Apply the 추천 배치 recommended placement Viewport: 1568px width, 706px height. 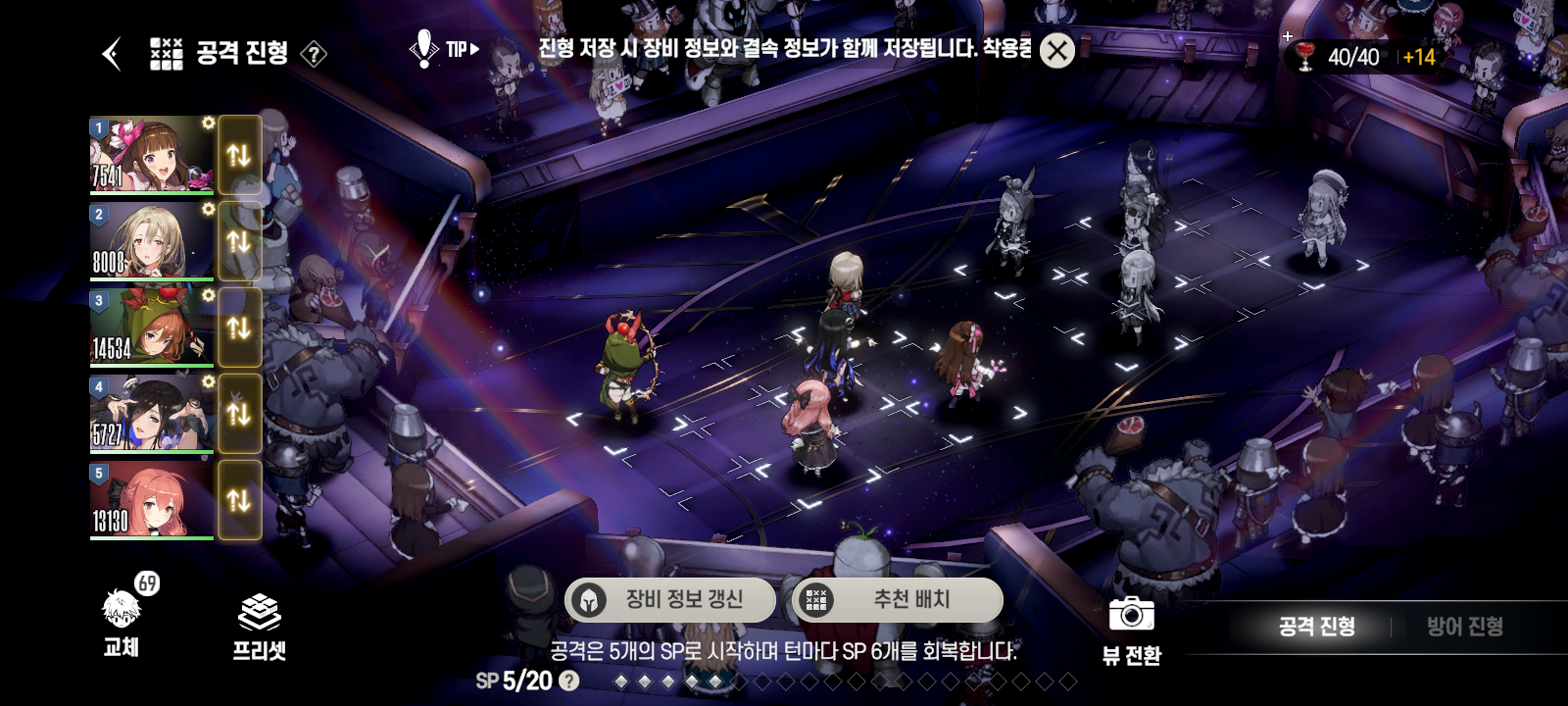(898, 599)
